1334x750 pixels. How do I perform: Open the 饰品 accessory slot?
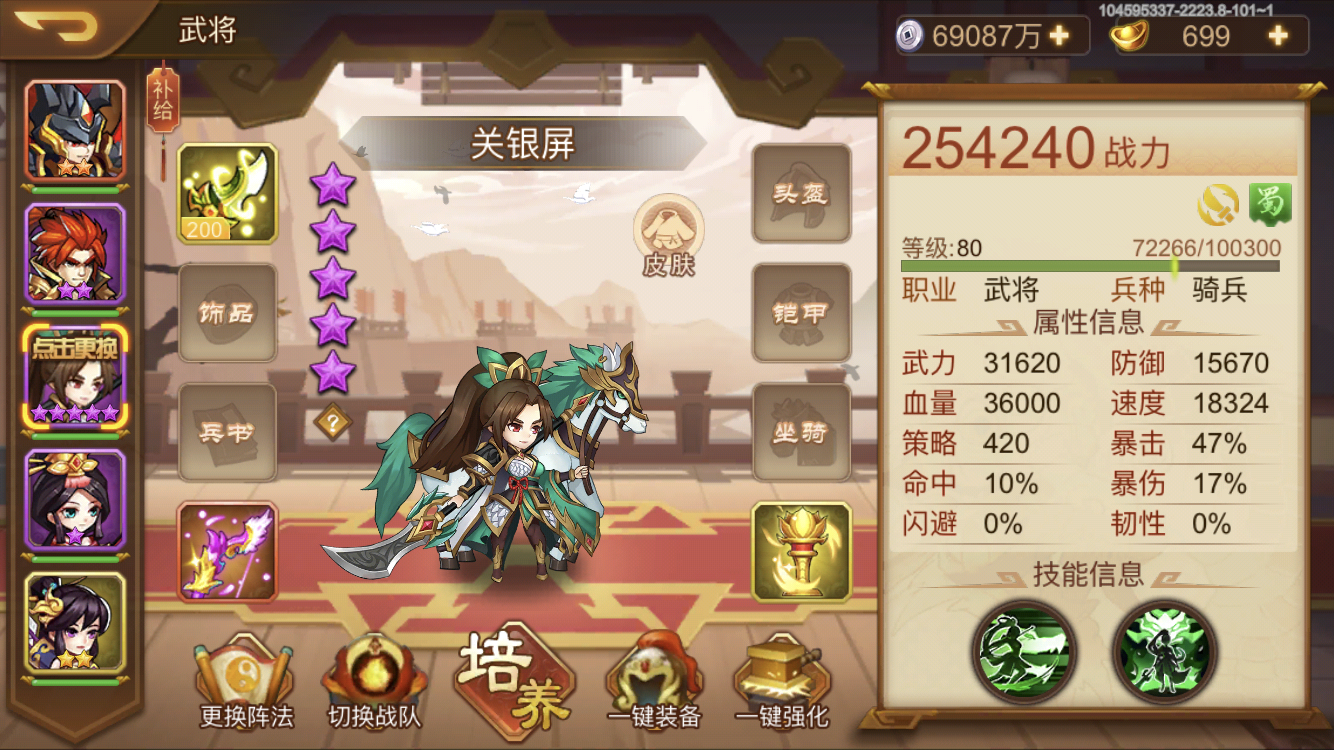226,312
